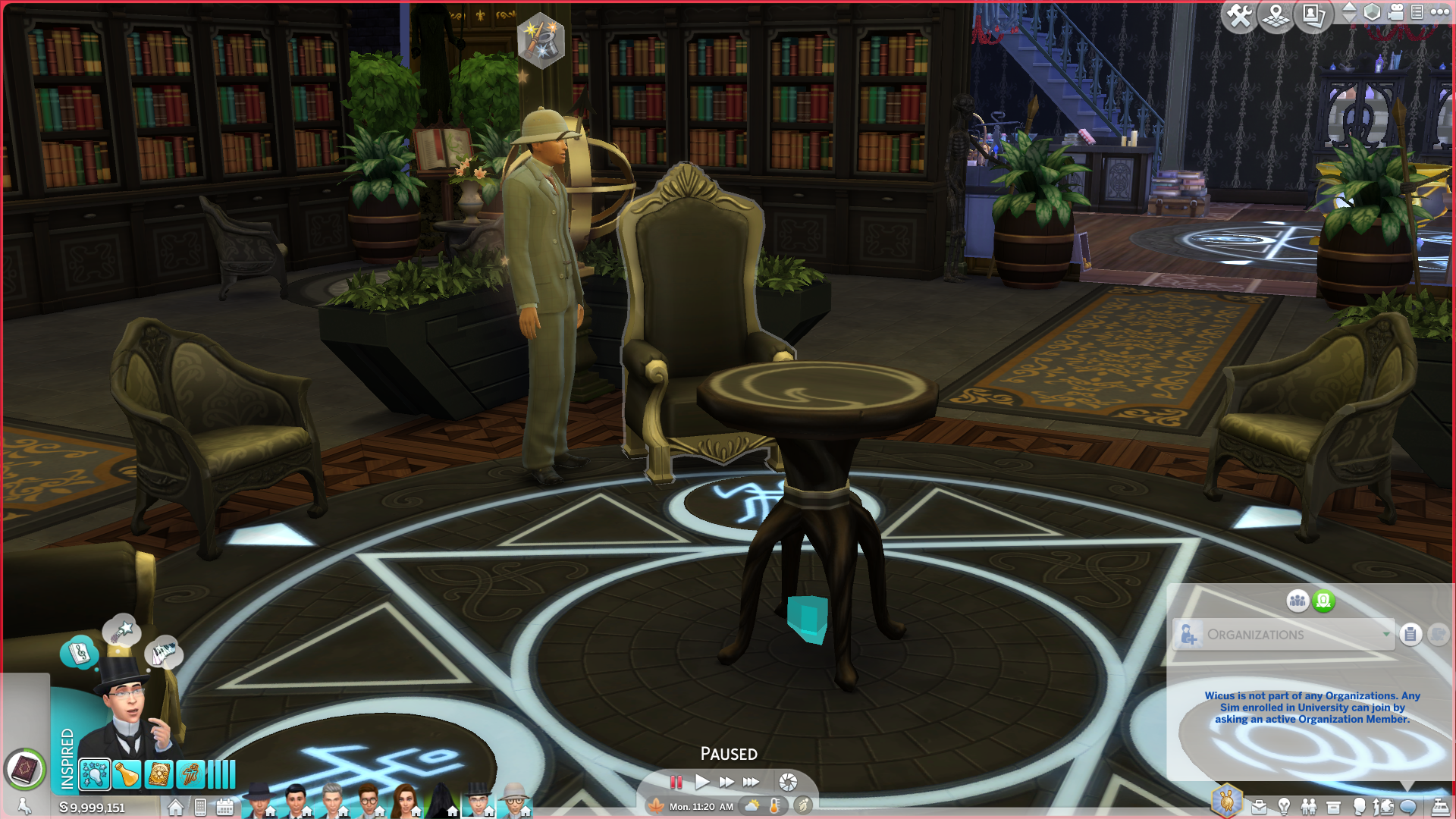
Task: Open the organization clipboard info button
Action: click(x=1410, y=635)
